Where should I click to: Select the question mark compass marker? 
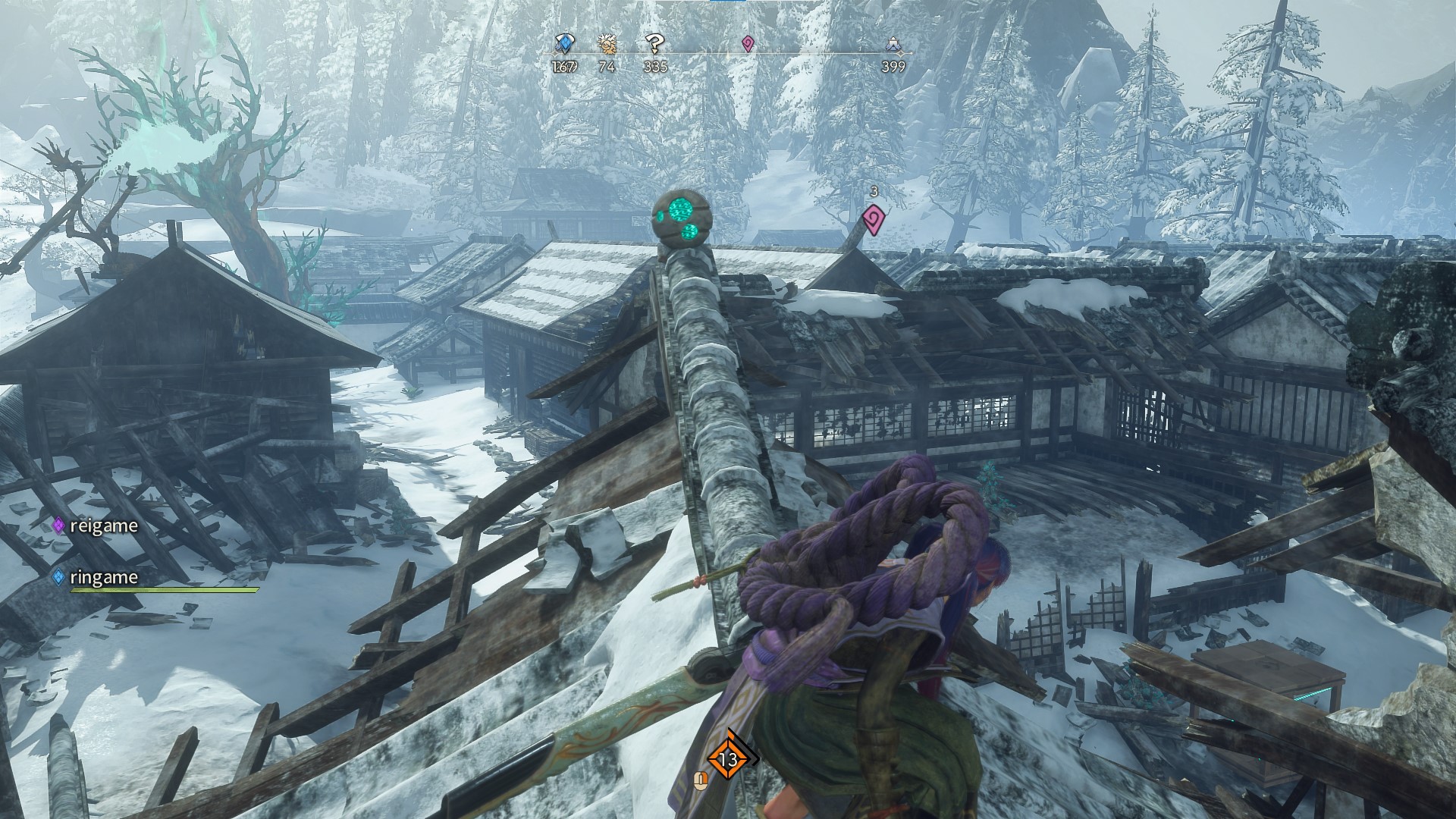[654, 44]
